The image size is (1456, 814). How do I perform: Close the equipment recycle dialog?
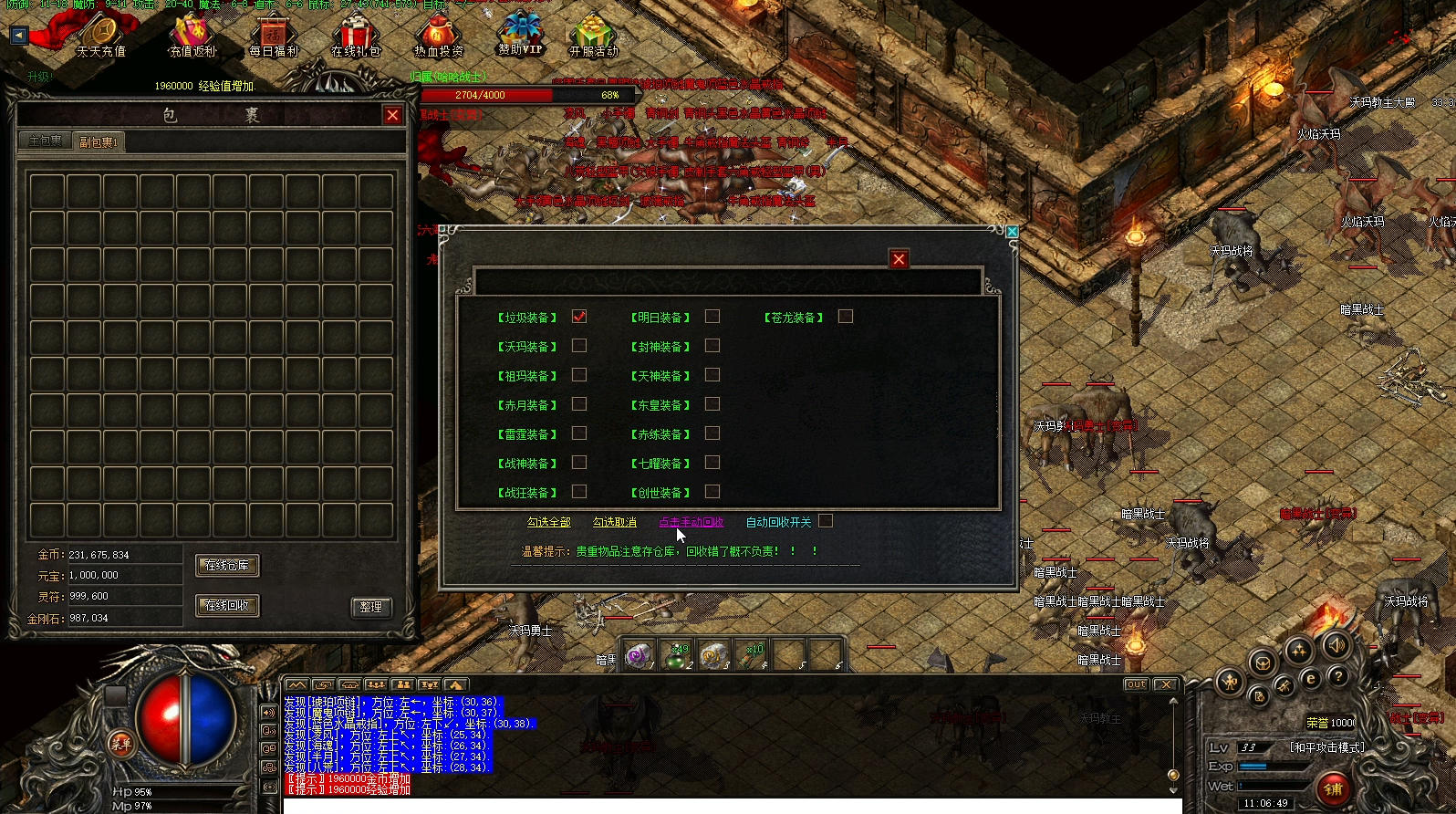(x=899, y=259)
